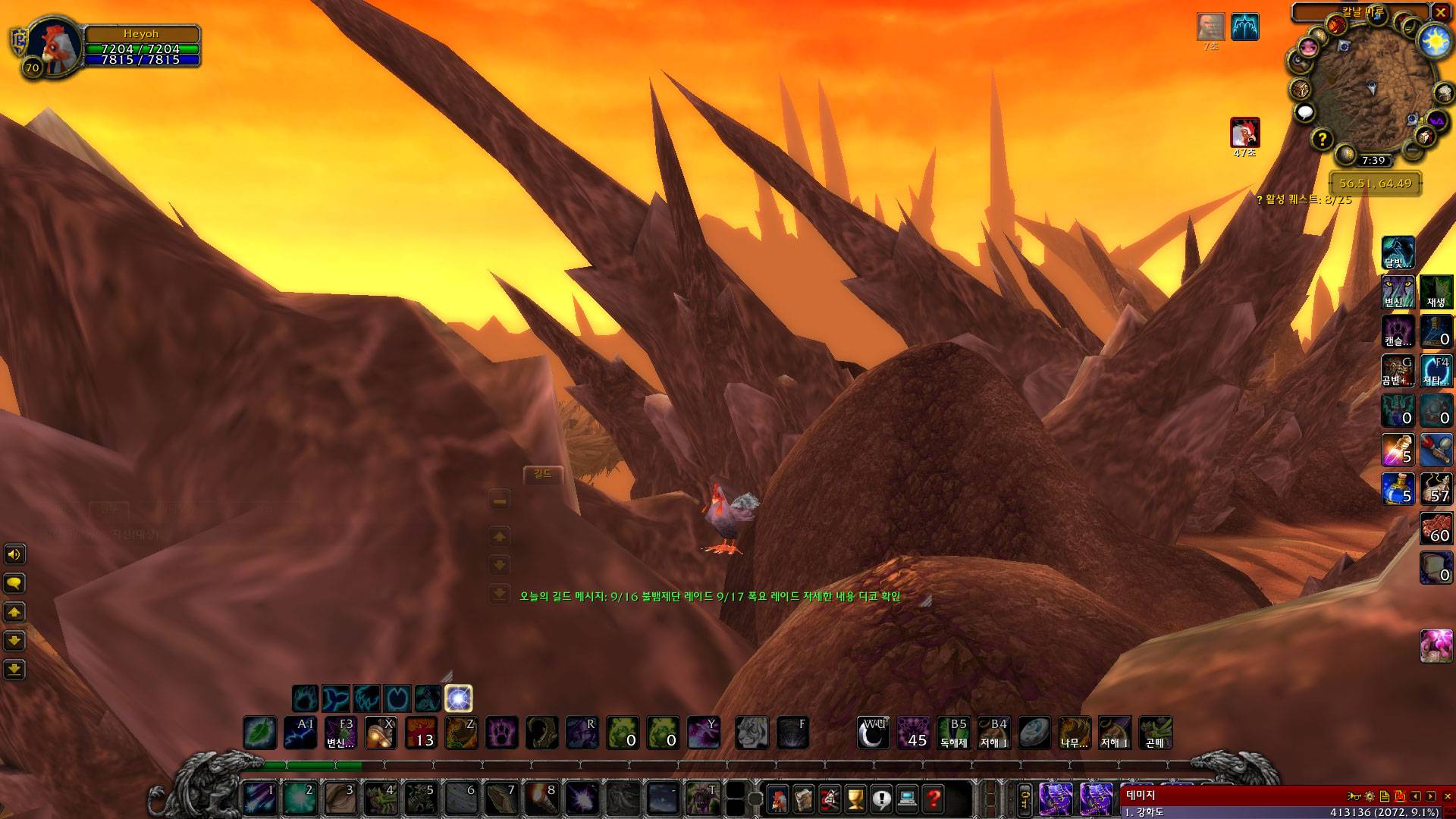Image resolution: width=1456 pixels, height=819 pixels.
Task: Close the minimap with the X button
Action: pyautogui.click(x=1440, y=12)
